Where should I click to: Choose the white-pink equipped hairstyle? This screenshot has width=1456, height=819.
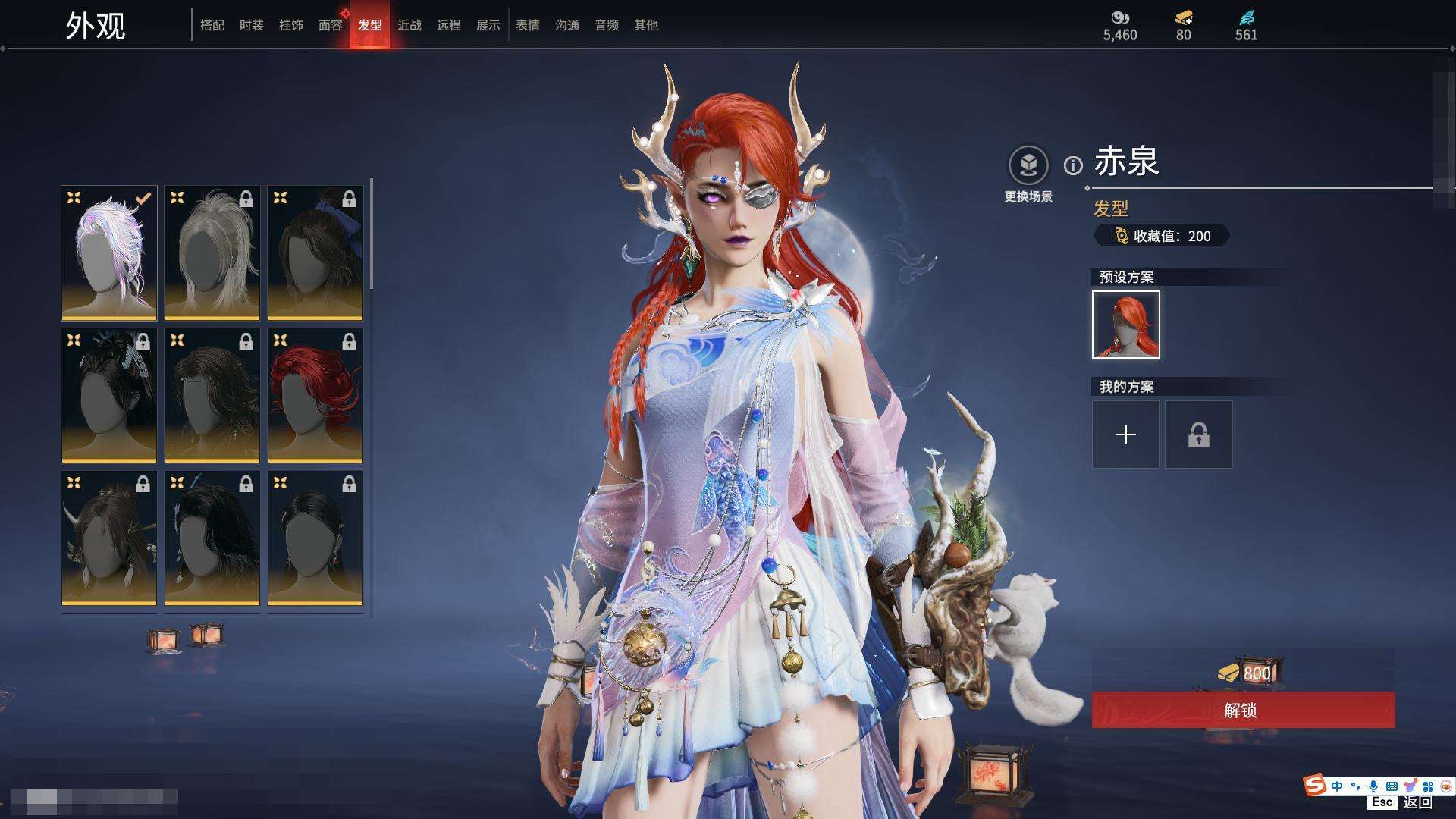pyautogui.click(x=109, y=253)
